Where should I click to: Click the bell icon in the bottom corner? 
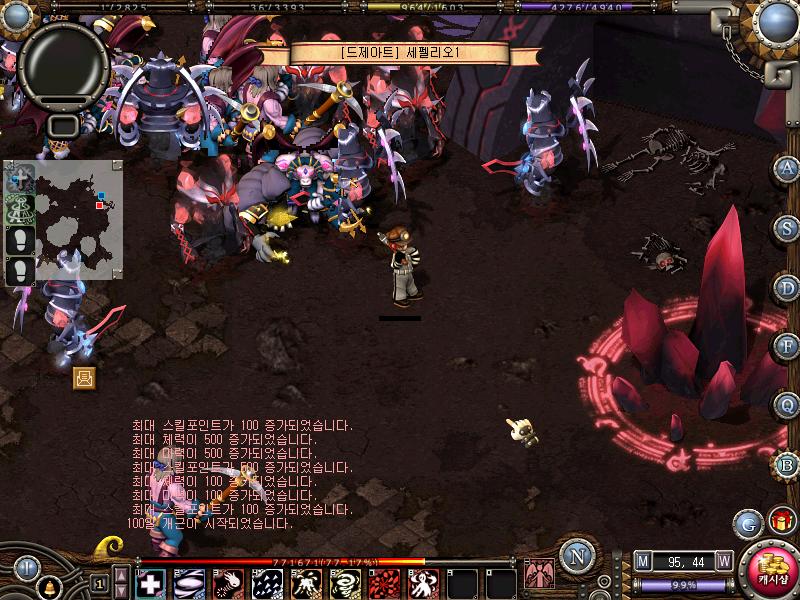pyautogui.click(x=47, y=588)
